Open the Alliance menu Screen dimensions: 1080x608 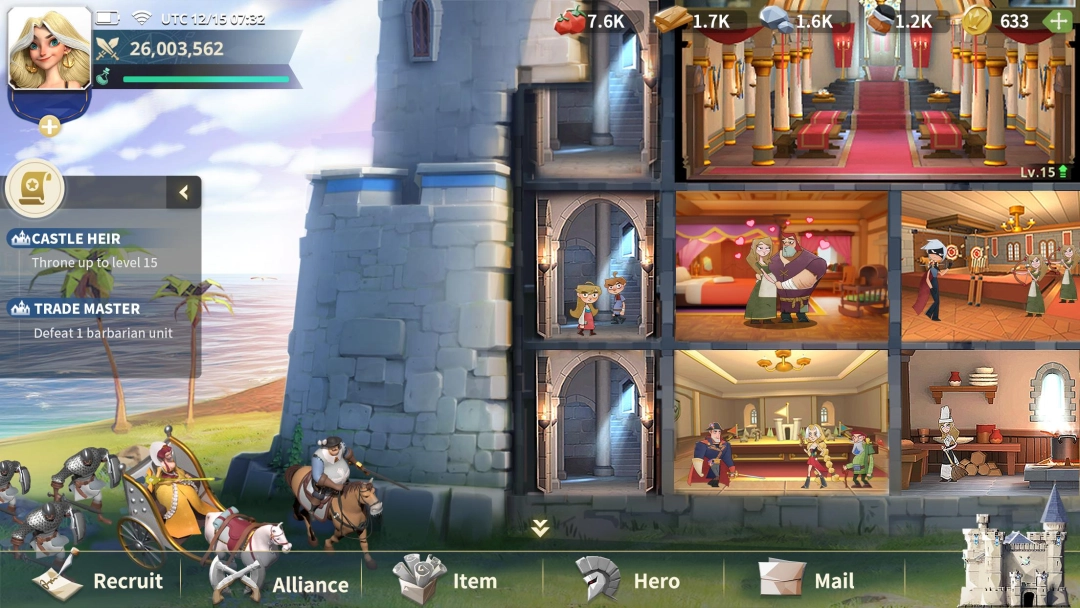tap(279, 582)
